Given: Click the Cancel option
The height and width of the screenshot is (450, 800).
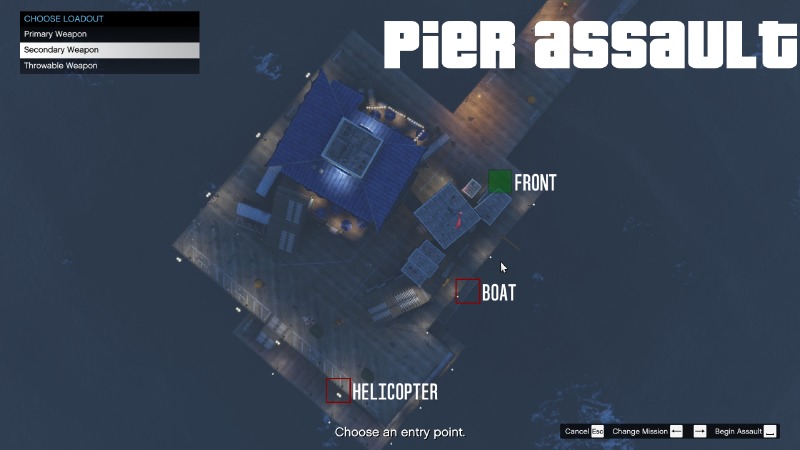Looking at the screenshot, I should [x=583, y=431].
